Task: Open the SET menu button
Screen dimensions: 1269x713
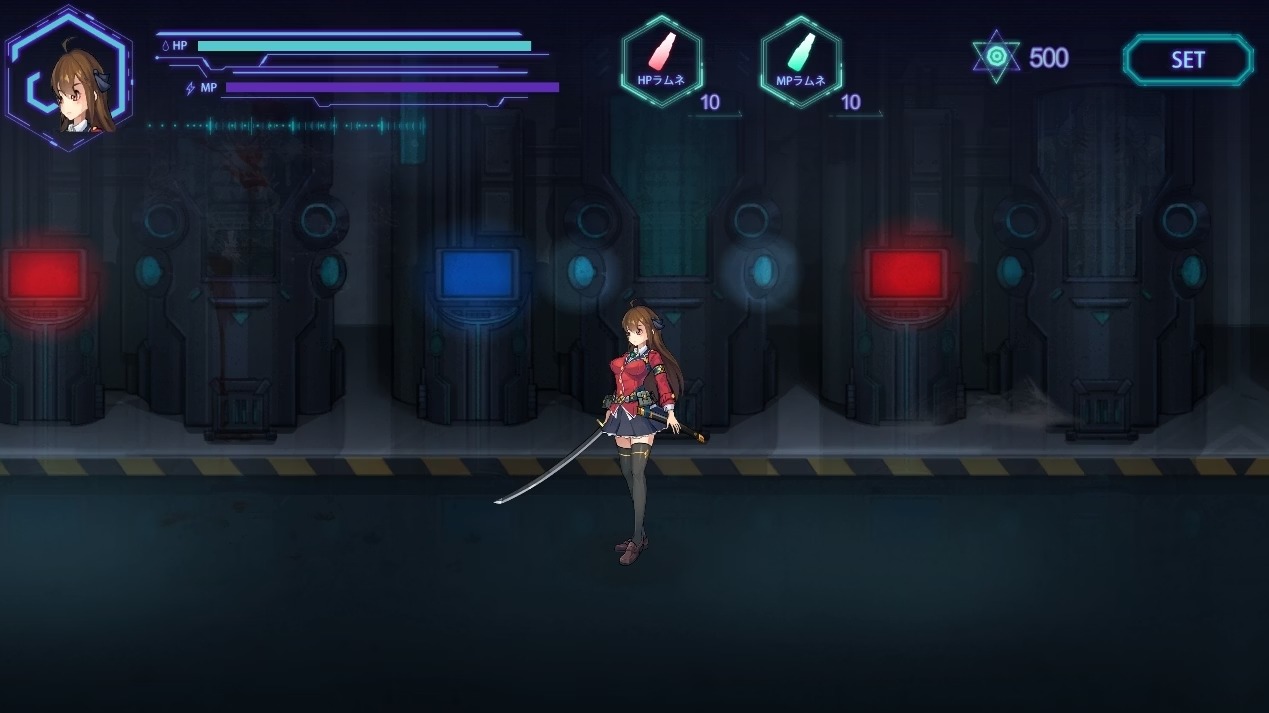Action: [1187, 60]
